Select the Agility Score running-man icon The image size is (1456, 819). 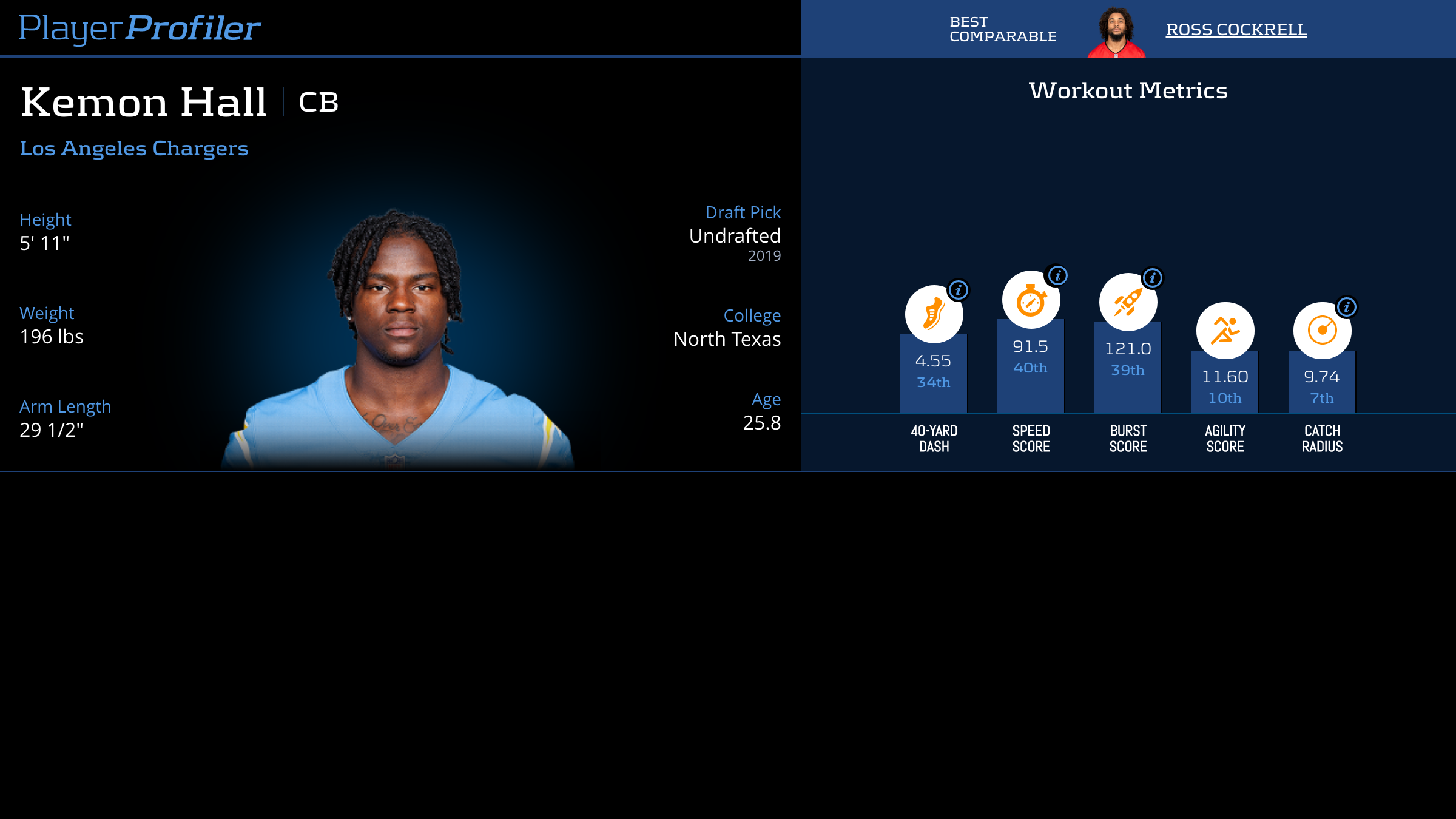[1225, 331]
